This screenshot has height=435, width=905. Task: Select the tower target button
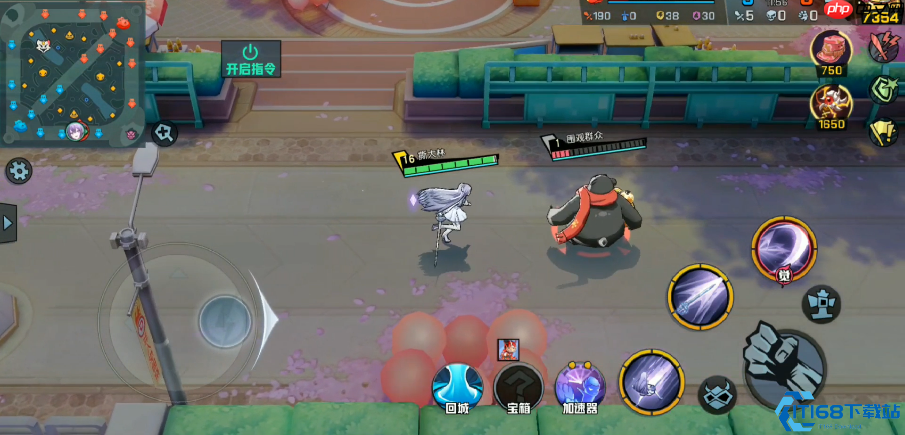point(822,303)
